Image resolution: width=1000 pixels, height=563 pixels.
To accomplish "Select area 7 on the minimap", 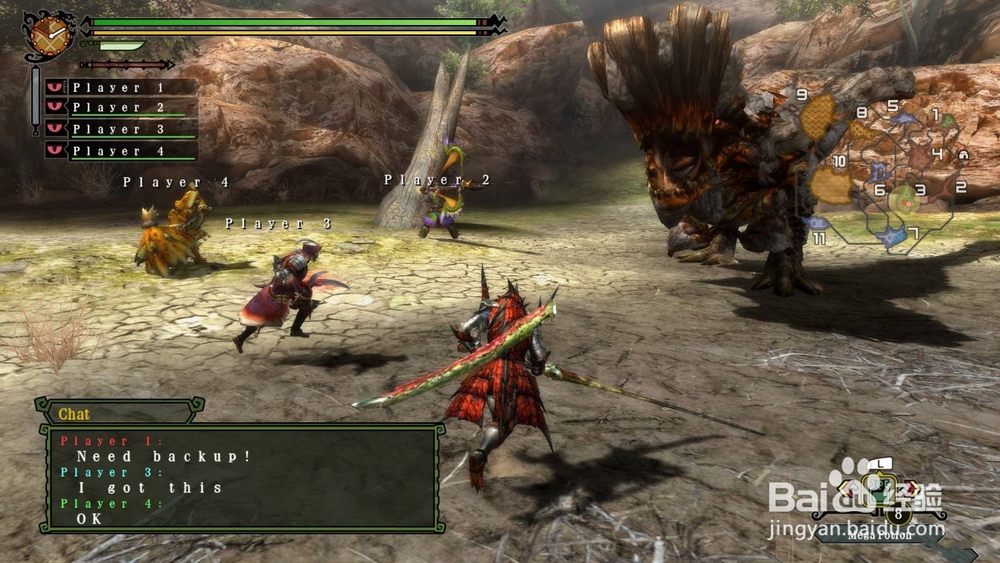I will [891, 236].
